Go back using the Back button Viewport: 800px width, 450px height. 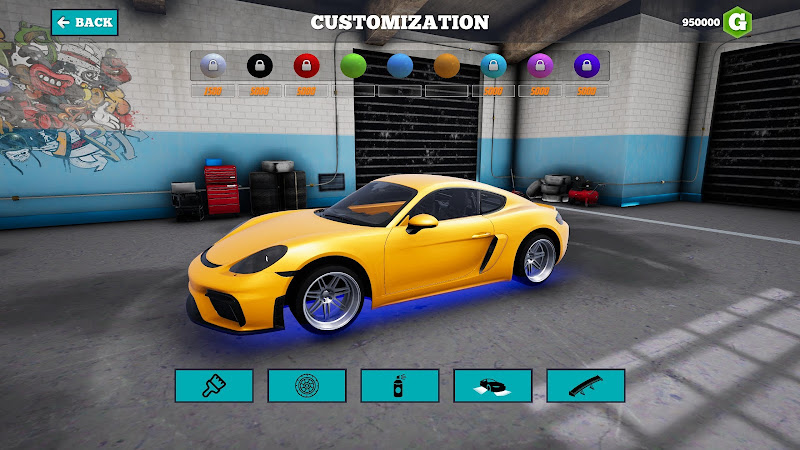point(85,22)
